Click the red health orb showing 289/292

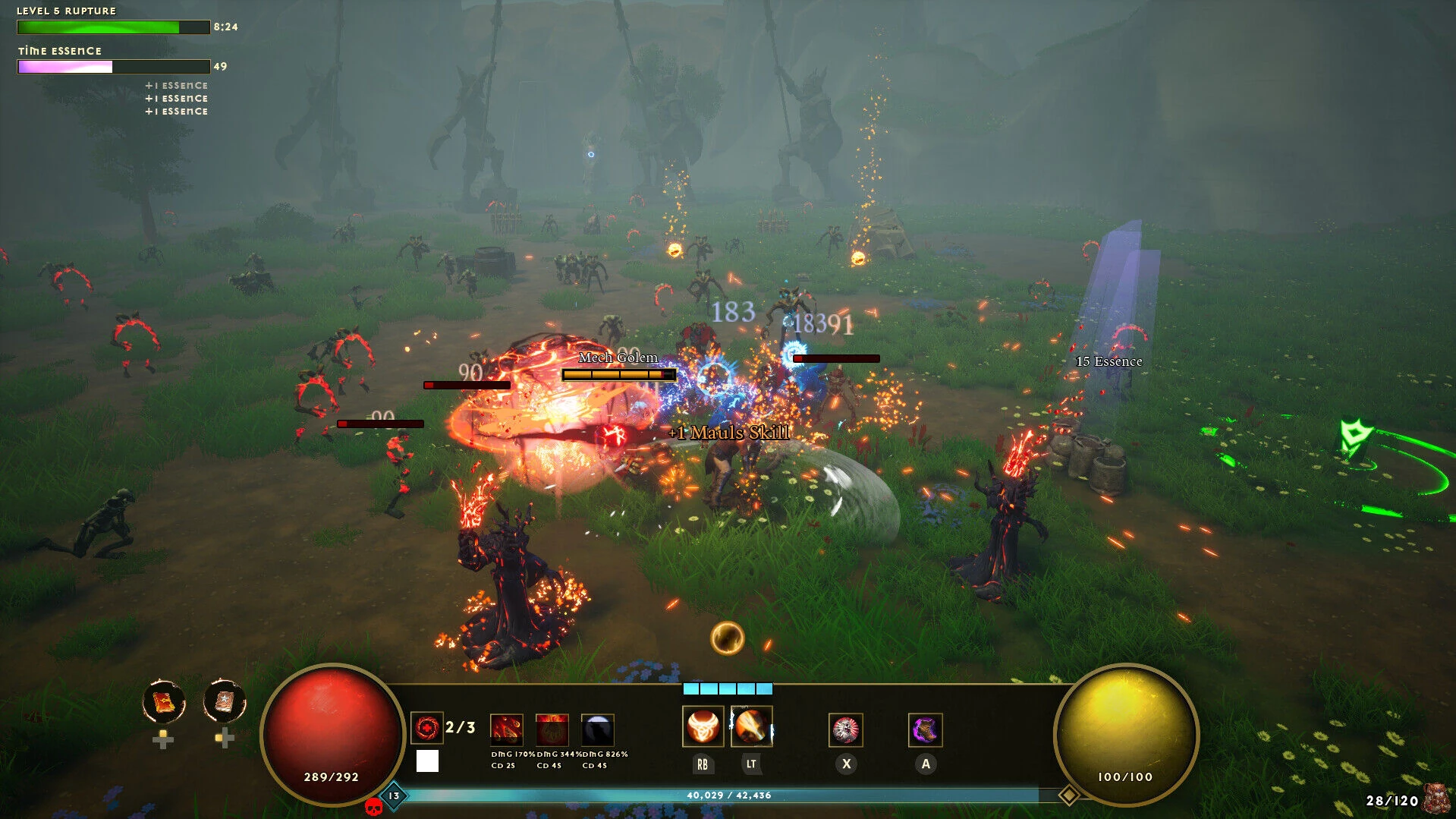[330, 732]
